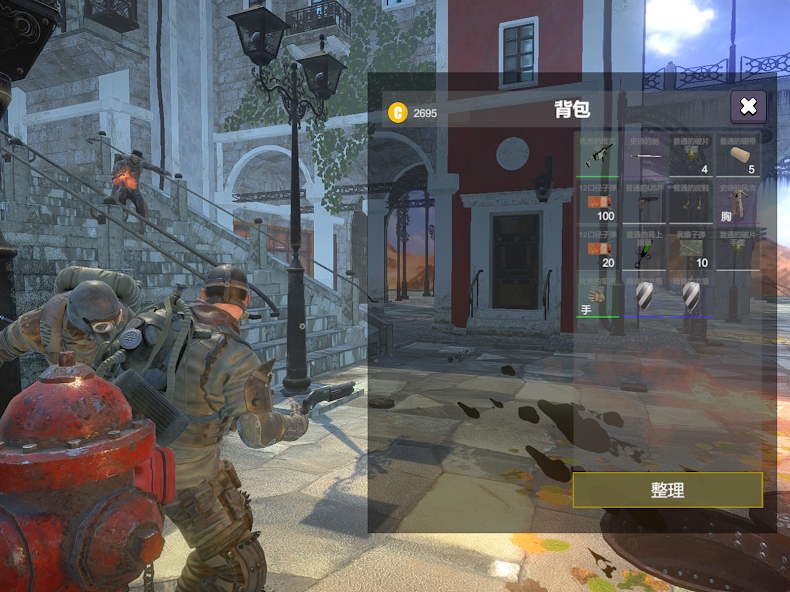The image size is (790, 592).
Task: Choose the green-vial item slot
Action: pos(645,249)
